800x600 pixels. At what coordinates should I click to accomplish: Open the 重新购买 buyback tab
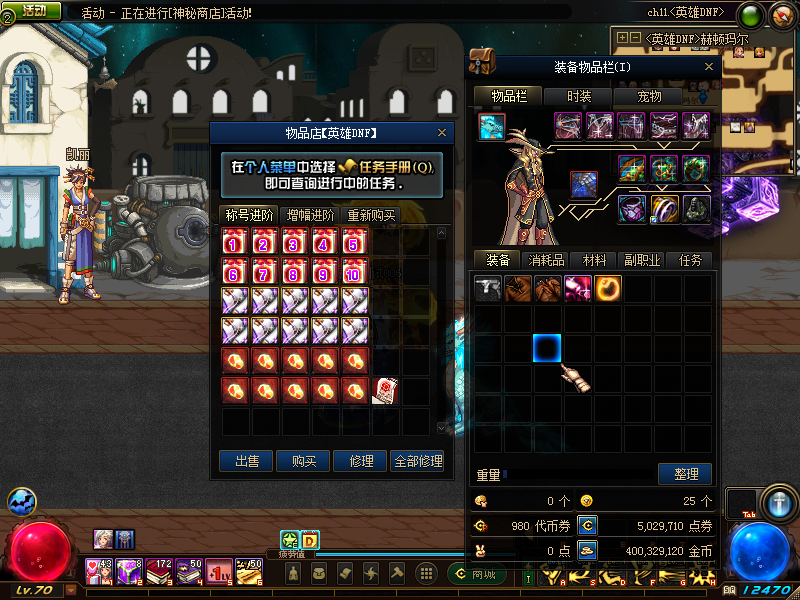(x=371, y=215)
